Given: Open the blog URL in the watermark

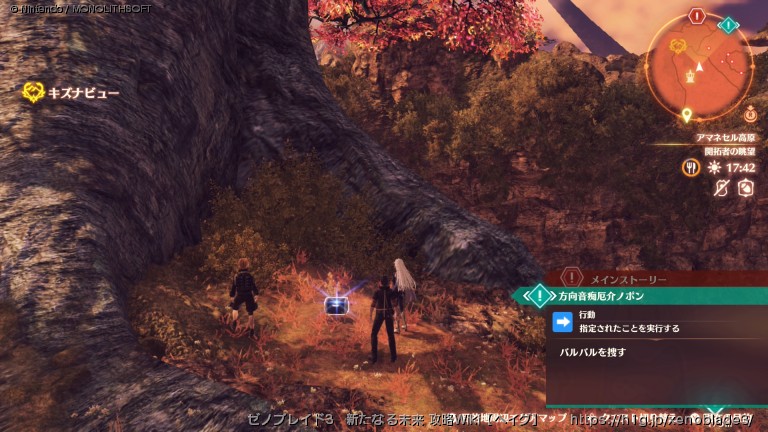Looking at the screenshot, I should (x=661, y=419).
